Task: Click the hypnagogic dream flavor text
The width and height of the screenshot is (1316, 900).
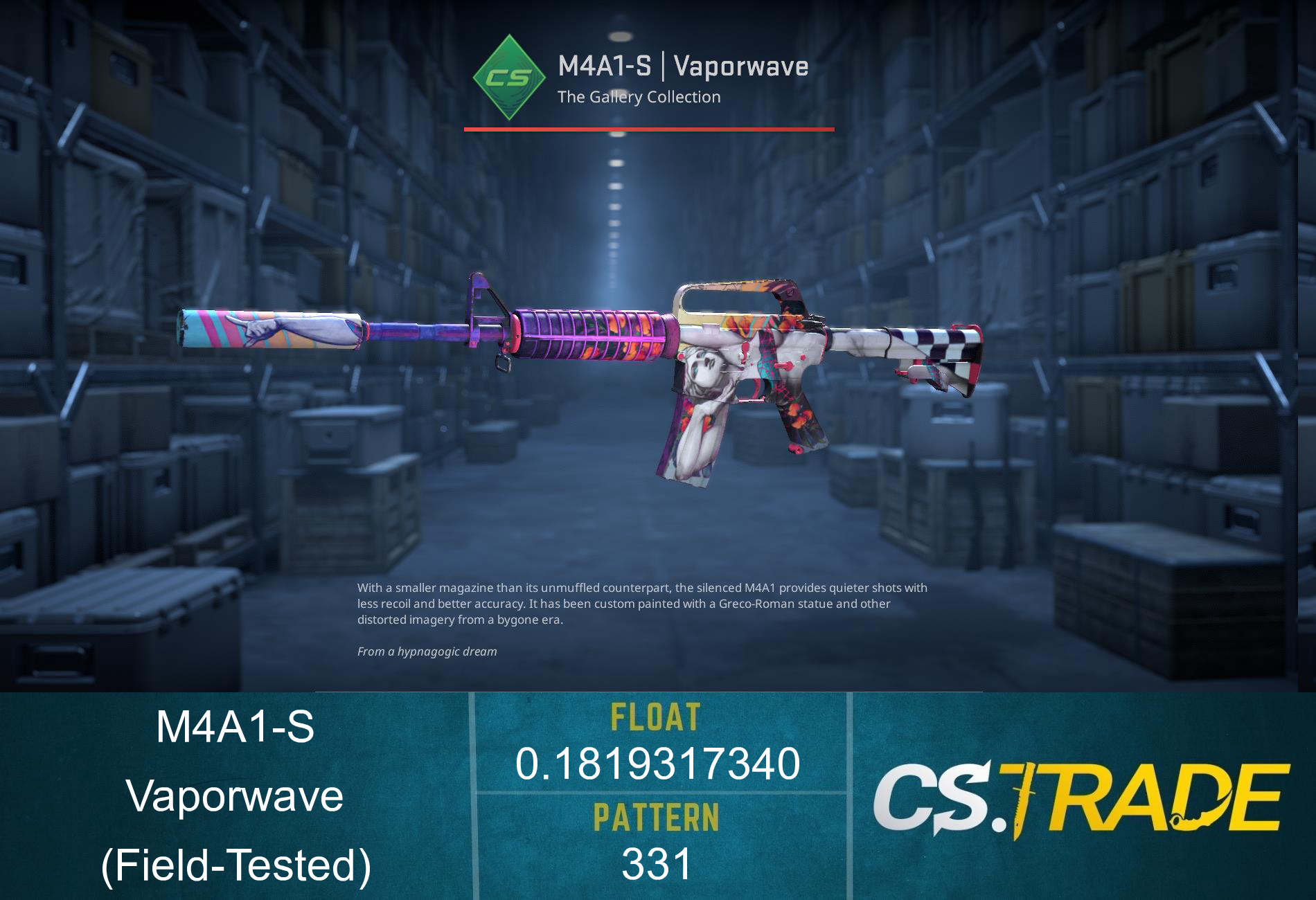Action: [x=426, y=651]
